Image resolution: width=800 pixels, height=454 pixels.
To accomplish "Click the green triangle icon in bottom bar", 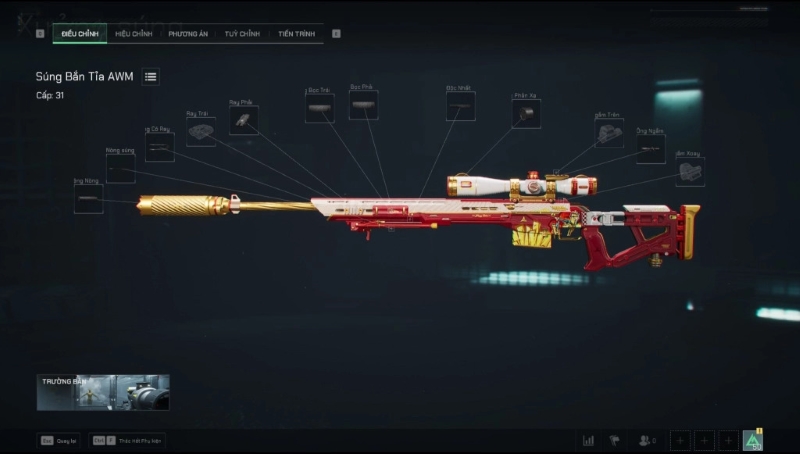I will tap(753, 440).
